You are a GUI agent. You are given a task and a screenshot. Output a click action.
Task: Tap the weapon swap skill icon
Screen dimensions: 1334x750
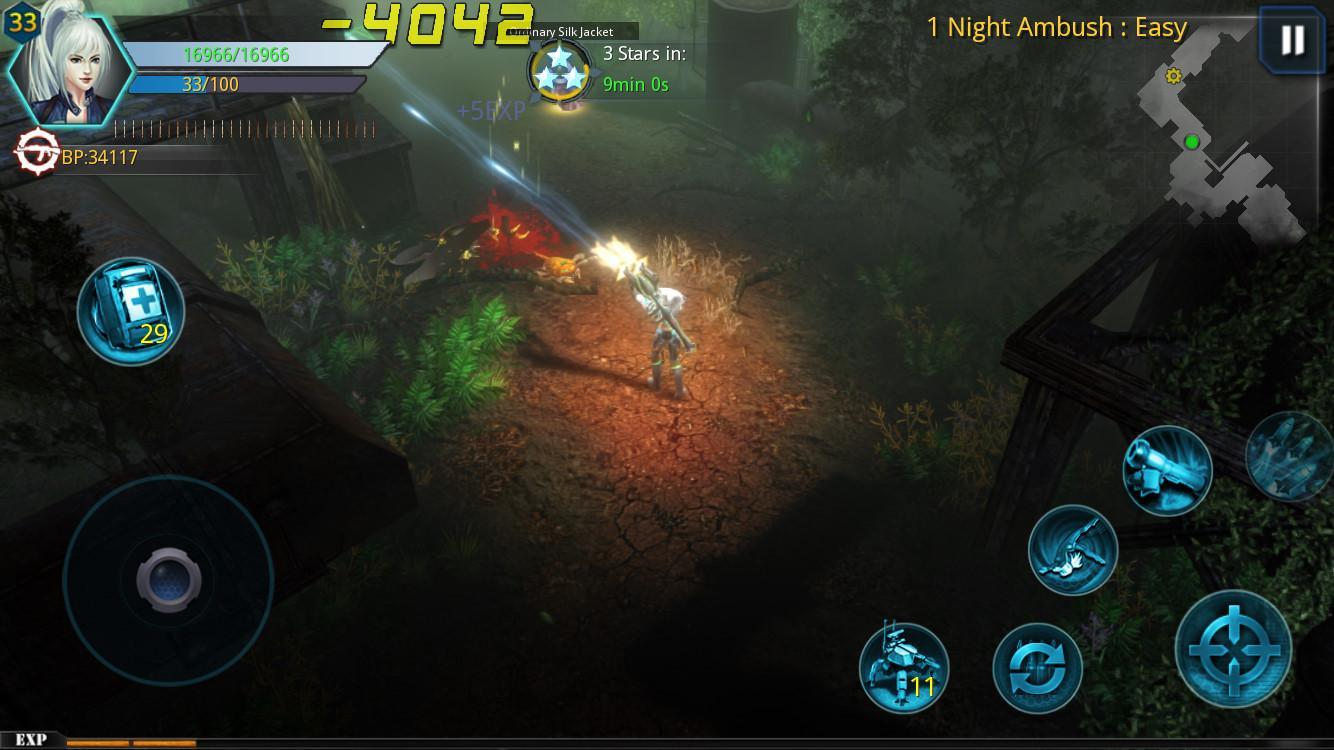pyautogui.click(x=1040, y=668)
